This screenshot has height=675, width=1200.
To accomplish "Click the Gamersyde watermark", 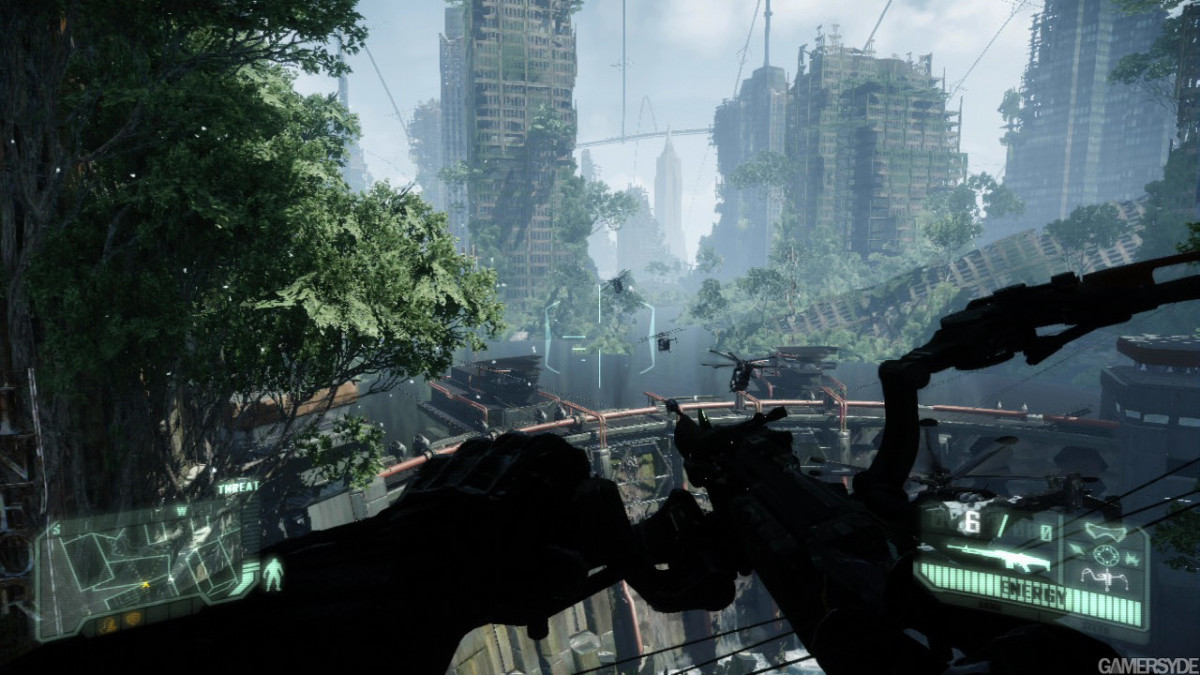I will click(x=1147, y=665).
